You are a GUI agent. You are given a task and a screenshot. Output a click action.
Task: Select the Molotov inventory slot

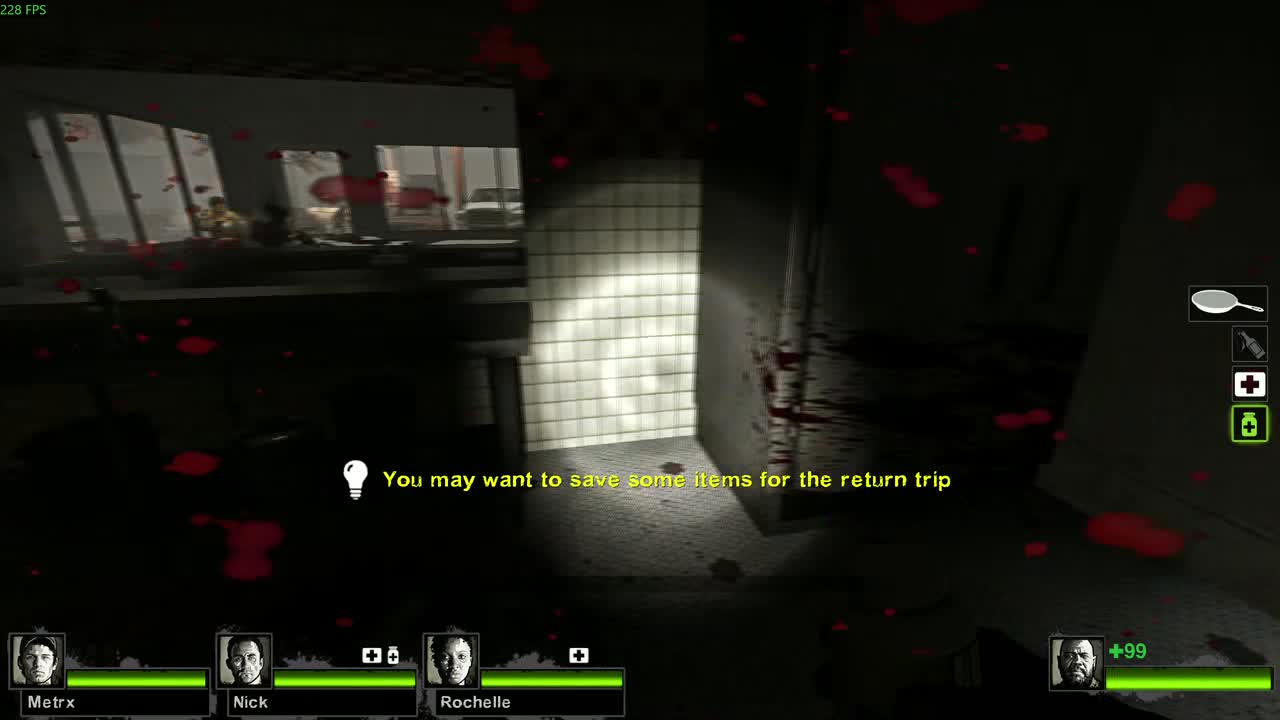[1249, 343]
